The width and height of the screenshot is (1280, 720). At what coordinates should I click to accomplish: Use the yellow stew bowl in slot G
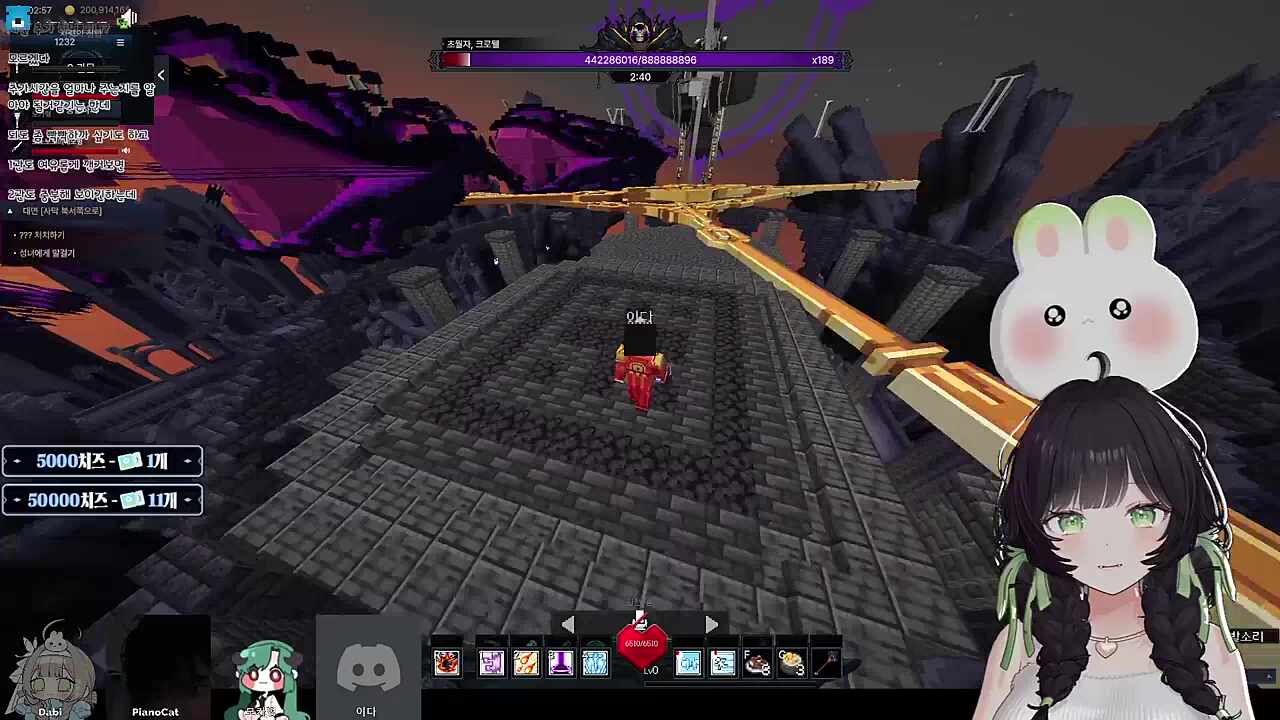791,662
